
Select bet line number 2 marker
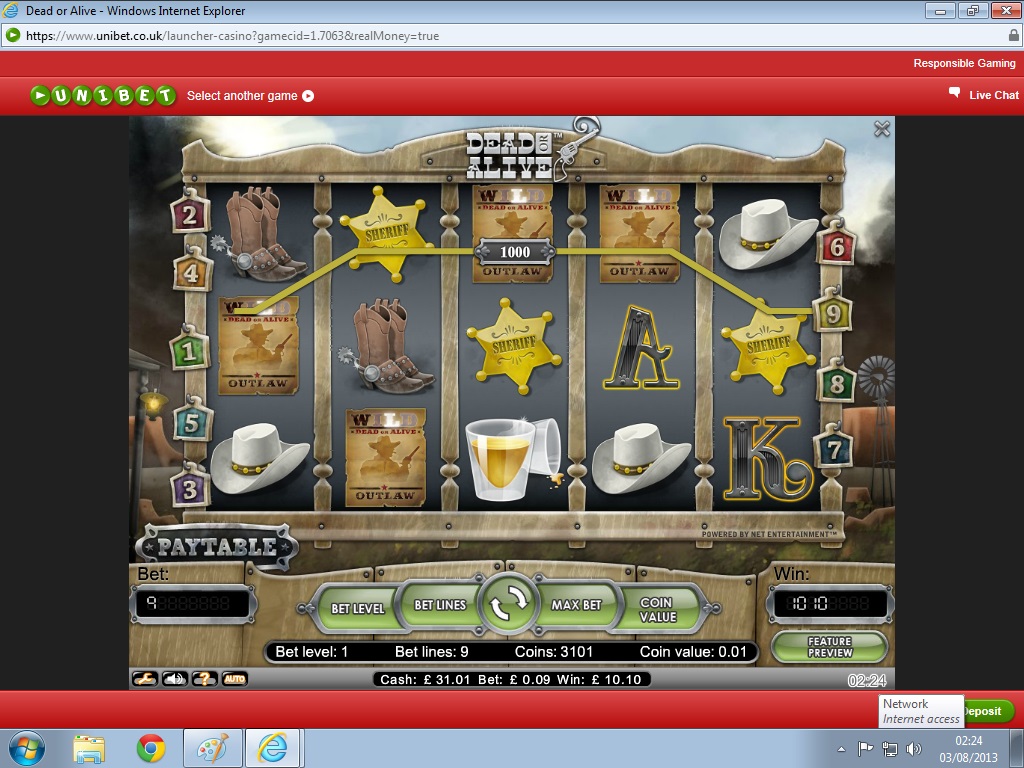coord(189,213)
